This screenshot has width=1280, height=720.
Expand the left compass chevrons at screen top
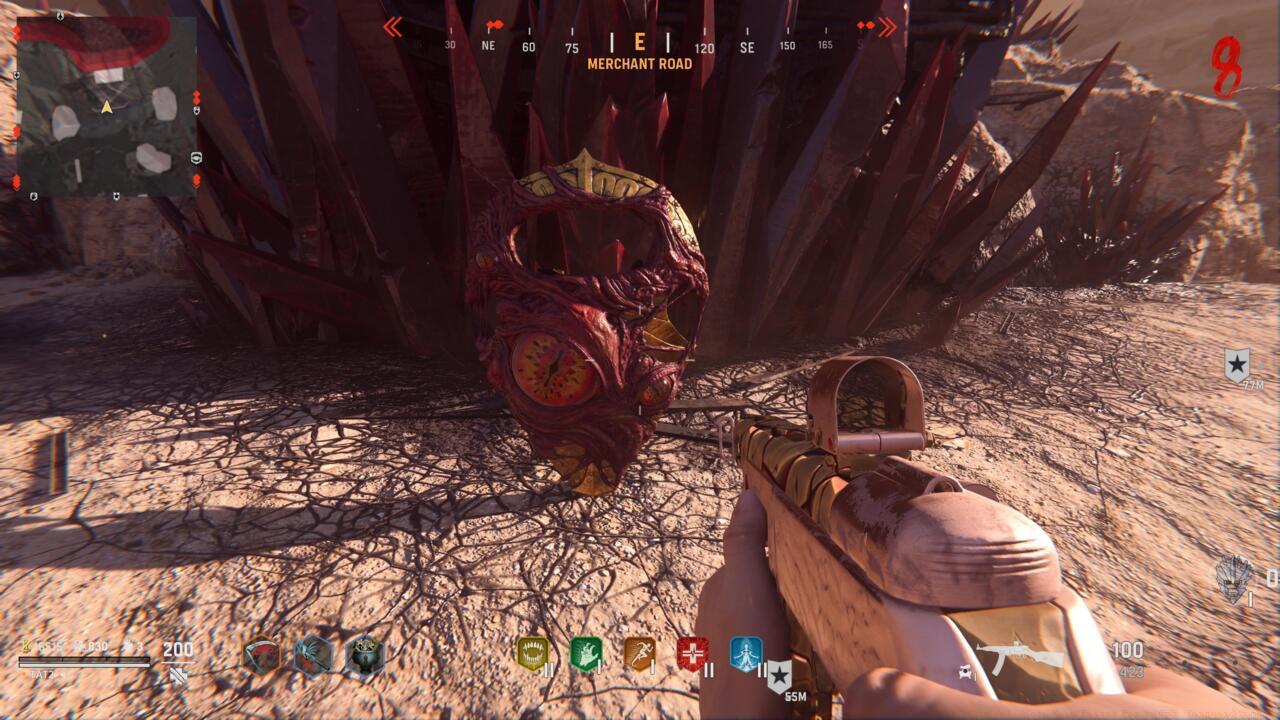point(395,28)
